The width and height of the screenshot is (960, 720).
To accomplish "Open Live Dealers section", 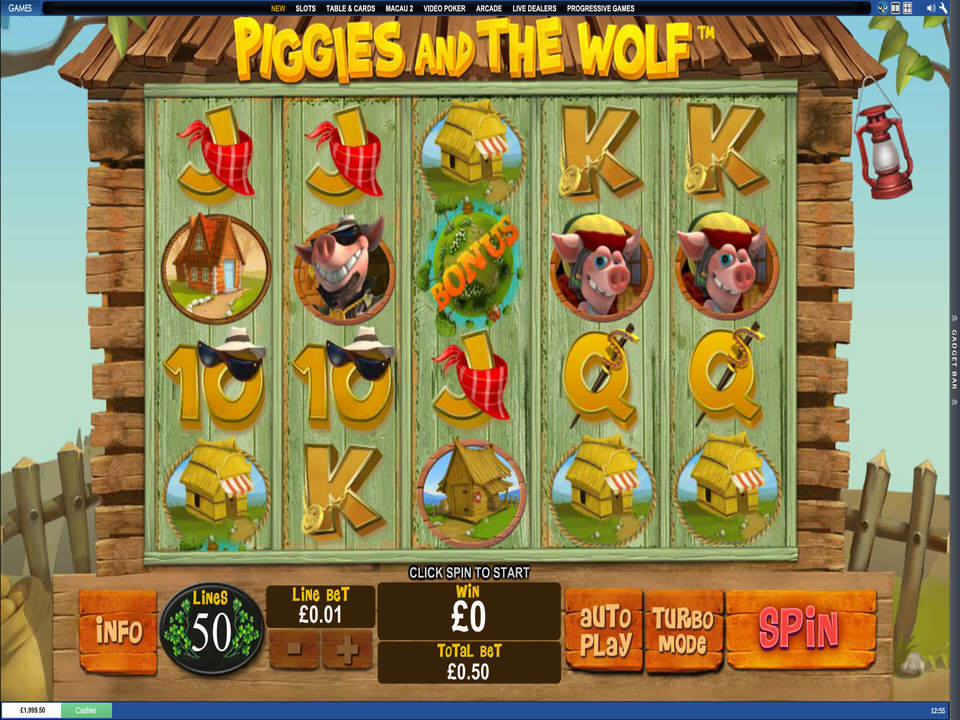I will point(534,8).
